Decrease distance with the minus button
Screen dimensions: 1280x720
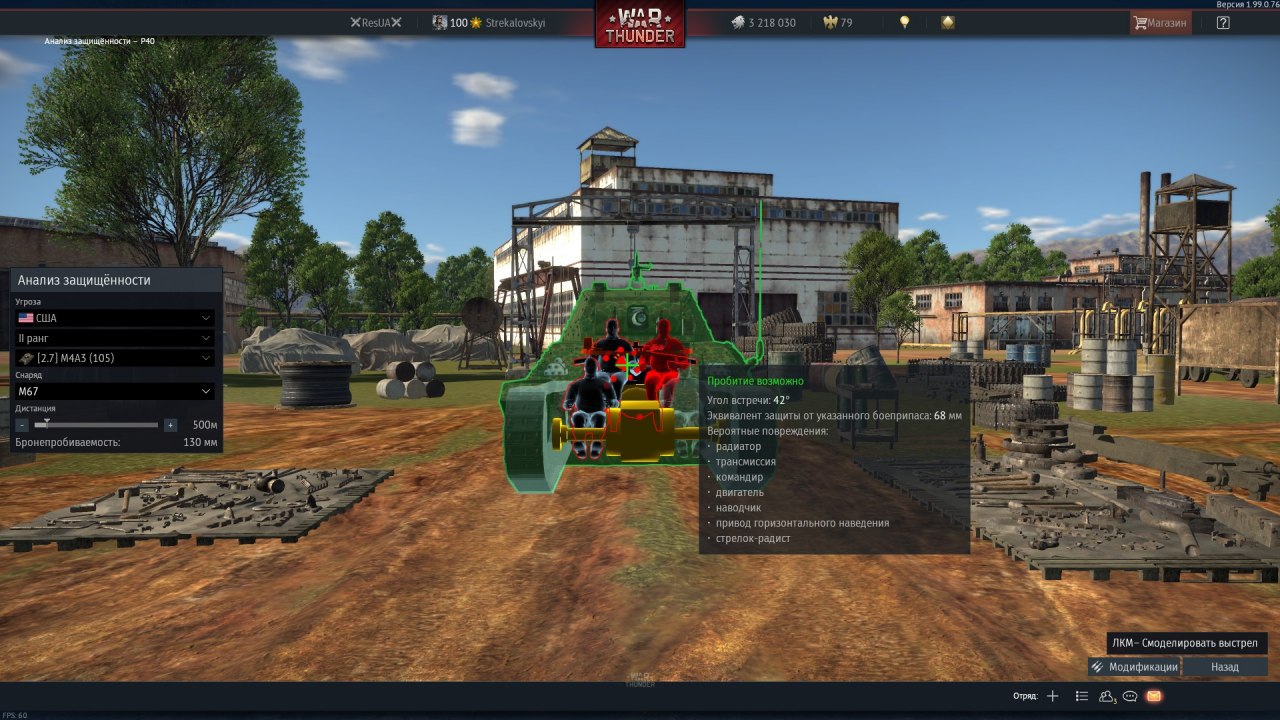pos(22,425)
